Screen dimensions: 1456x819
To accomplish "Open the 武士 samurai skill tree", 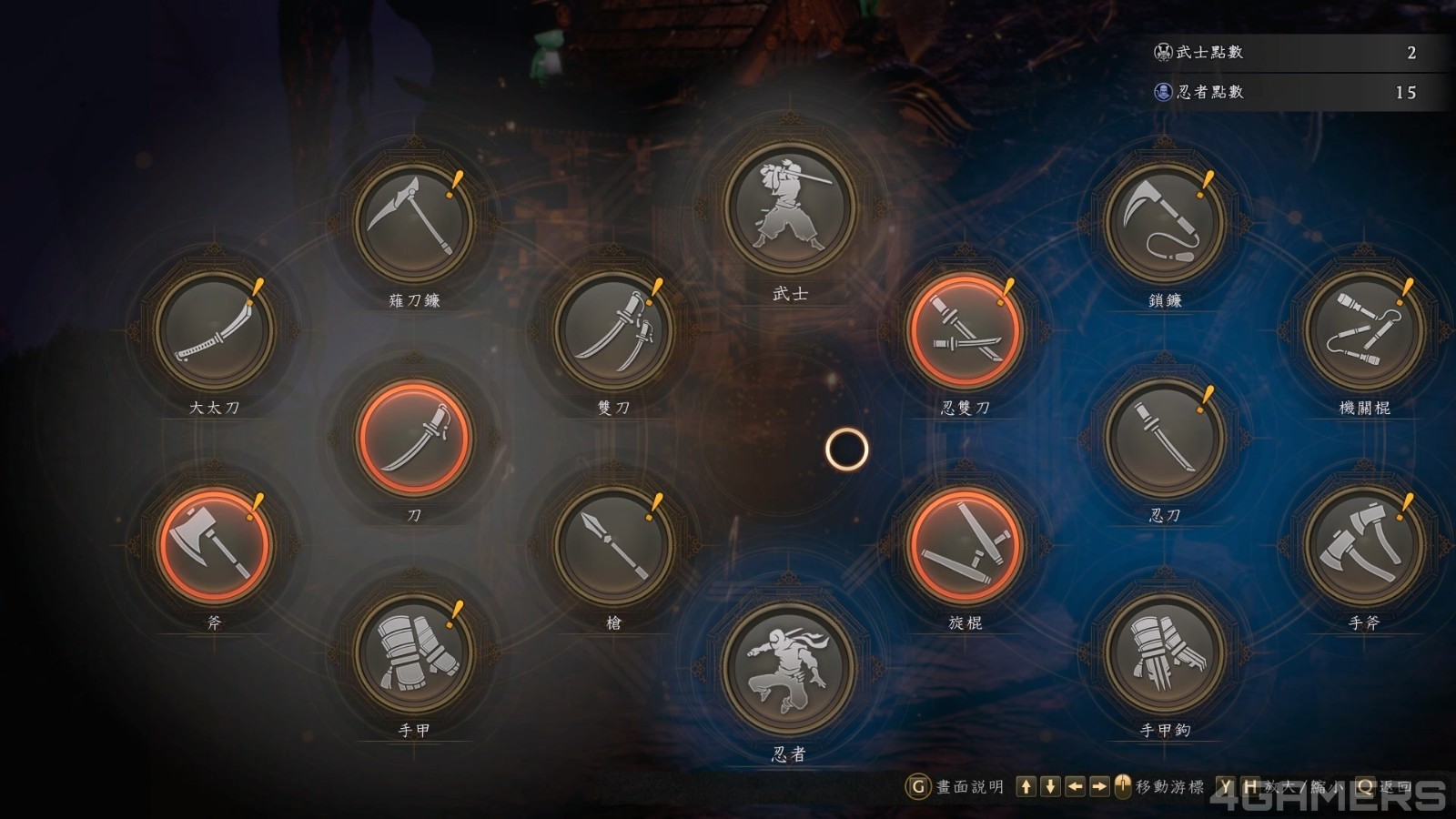I will 789,207.
